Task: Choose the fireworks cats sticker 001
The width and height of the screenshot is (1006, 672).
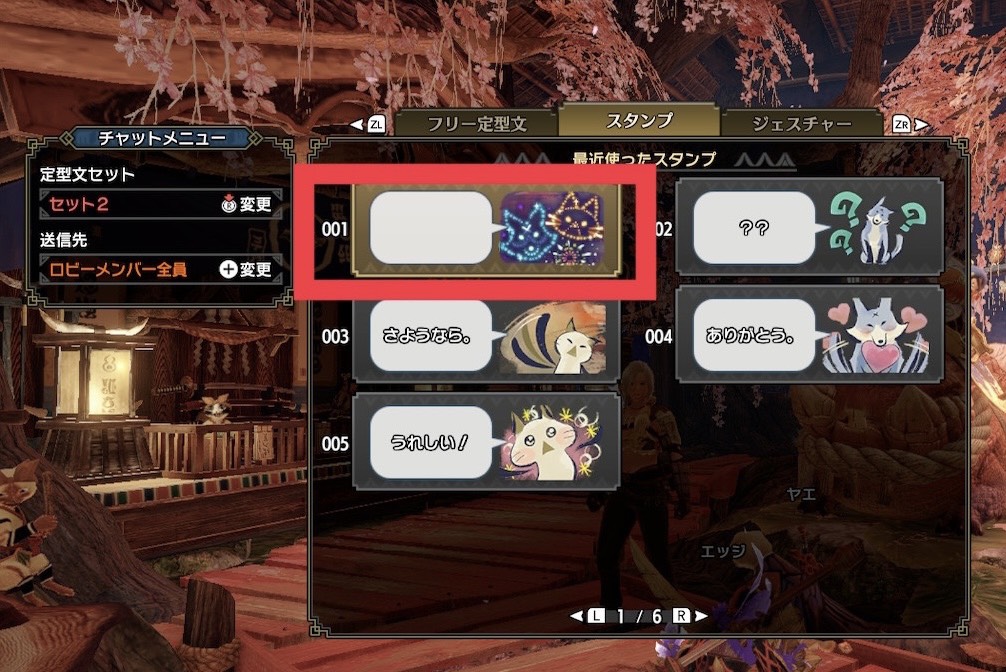Action: 487,228
